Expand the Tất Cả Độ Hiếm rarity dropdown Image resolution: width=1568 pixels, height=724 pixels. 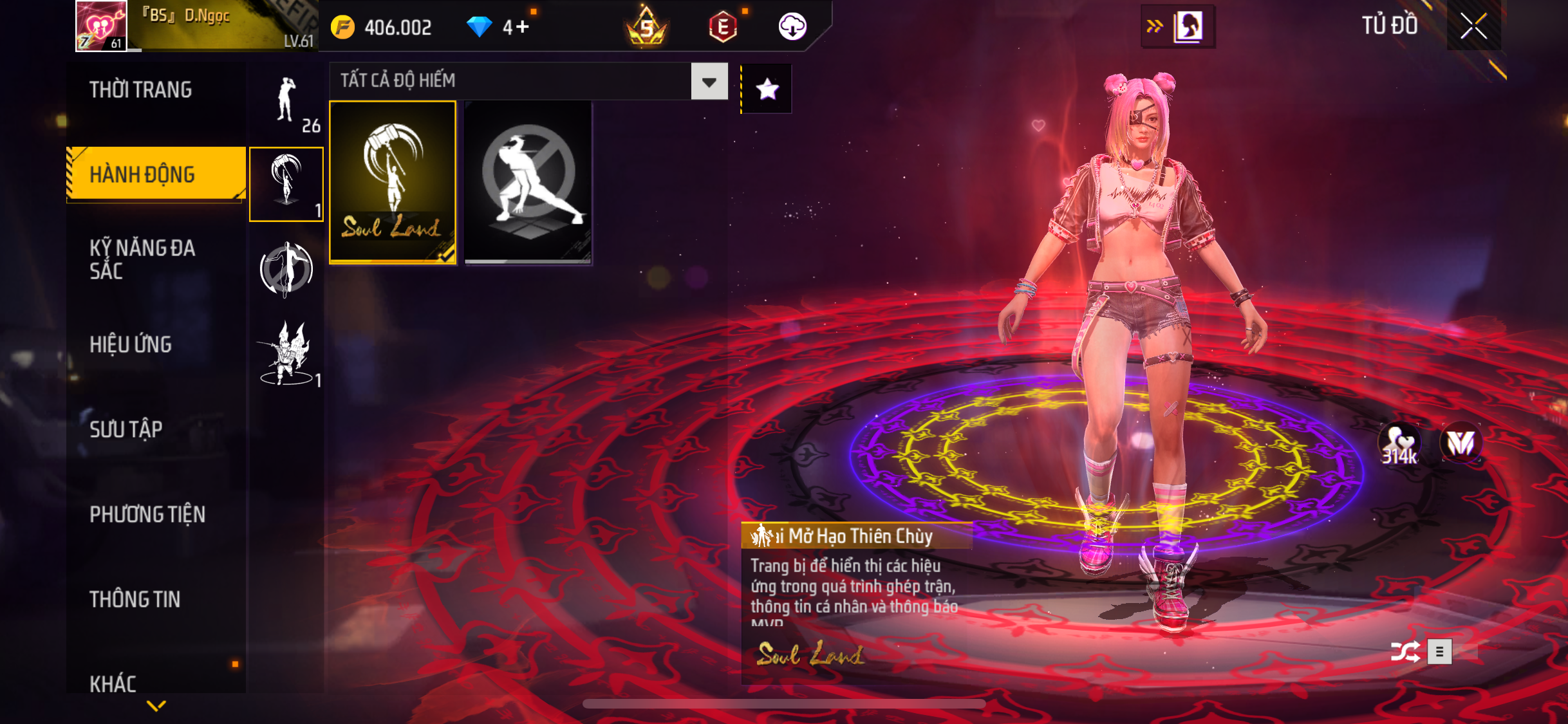(709, 82)
